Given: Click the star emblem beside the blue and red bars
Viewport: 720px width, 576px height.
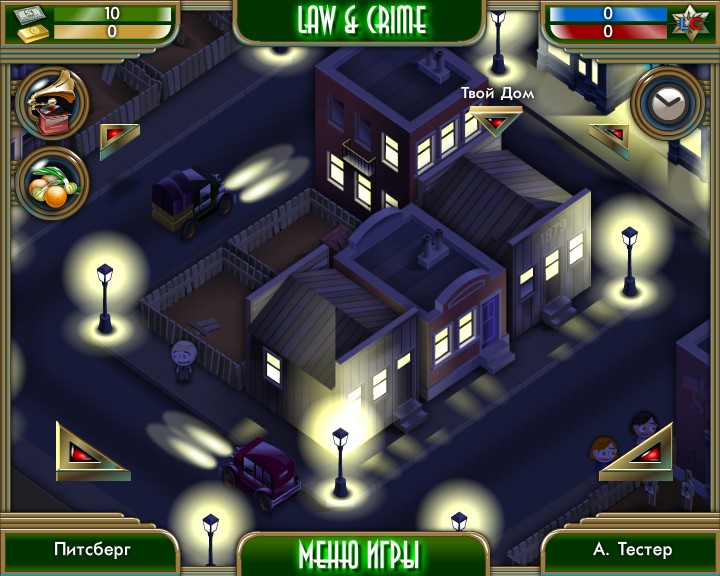Looking at the screenshot, I should point(690,21).
